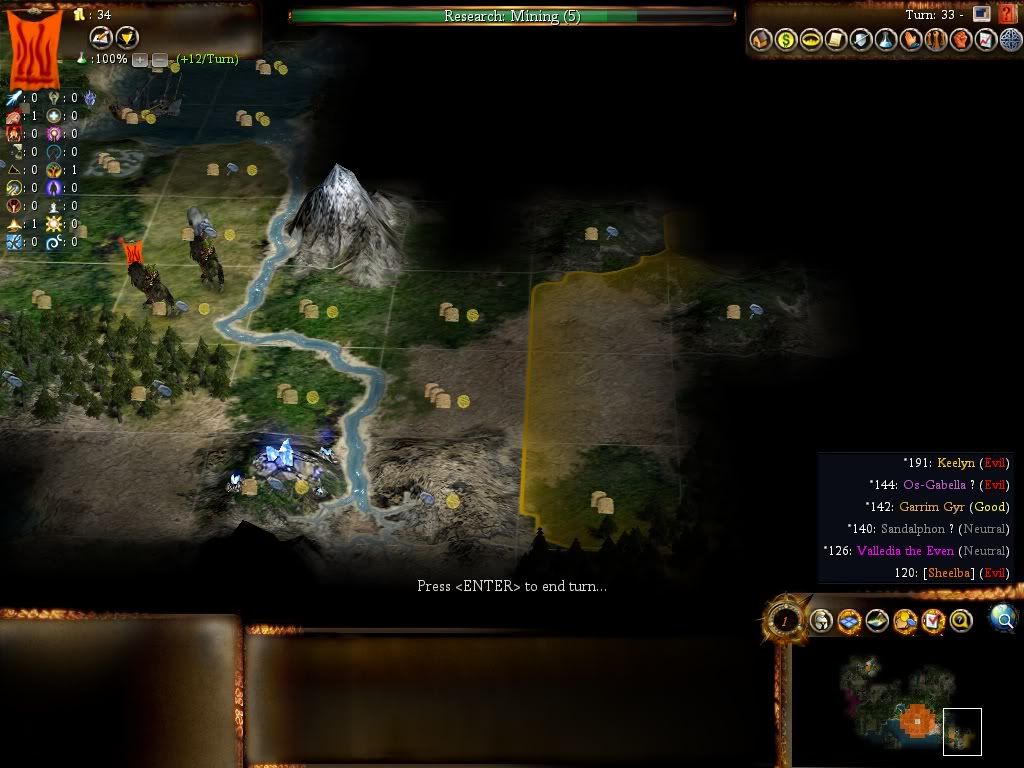Image resolution: width=1024 pixels, height=768 pixels.
Task: Open the military advisor shield icon
Action: (861, 40)
